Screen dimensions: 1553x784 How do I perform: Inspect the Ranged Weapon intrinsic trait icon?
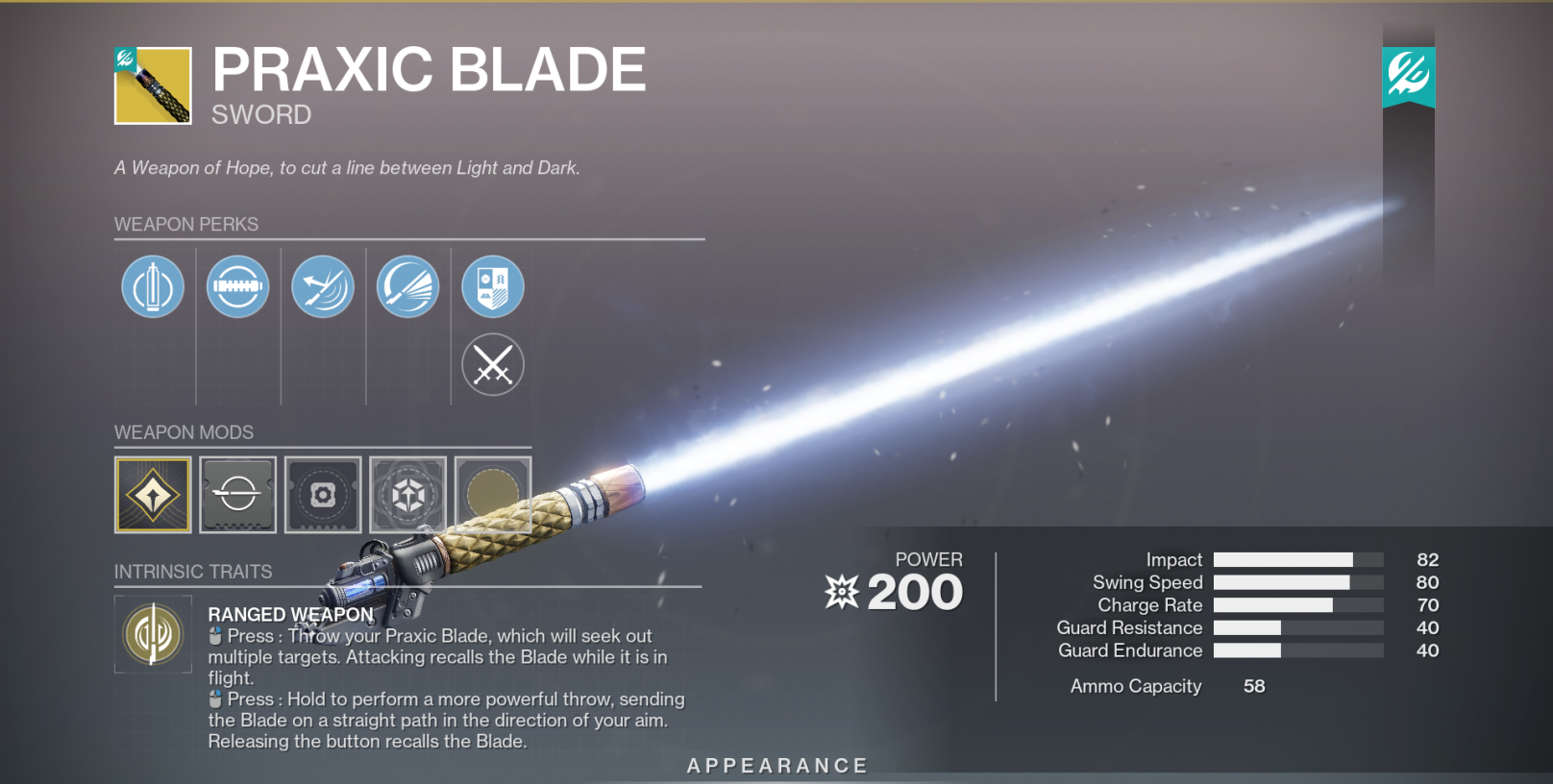pyautogui.click(x=153, y=635)
